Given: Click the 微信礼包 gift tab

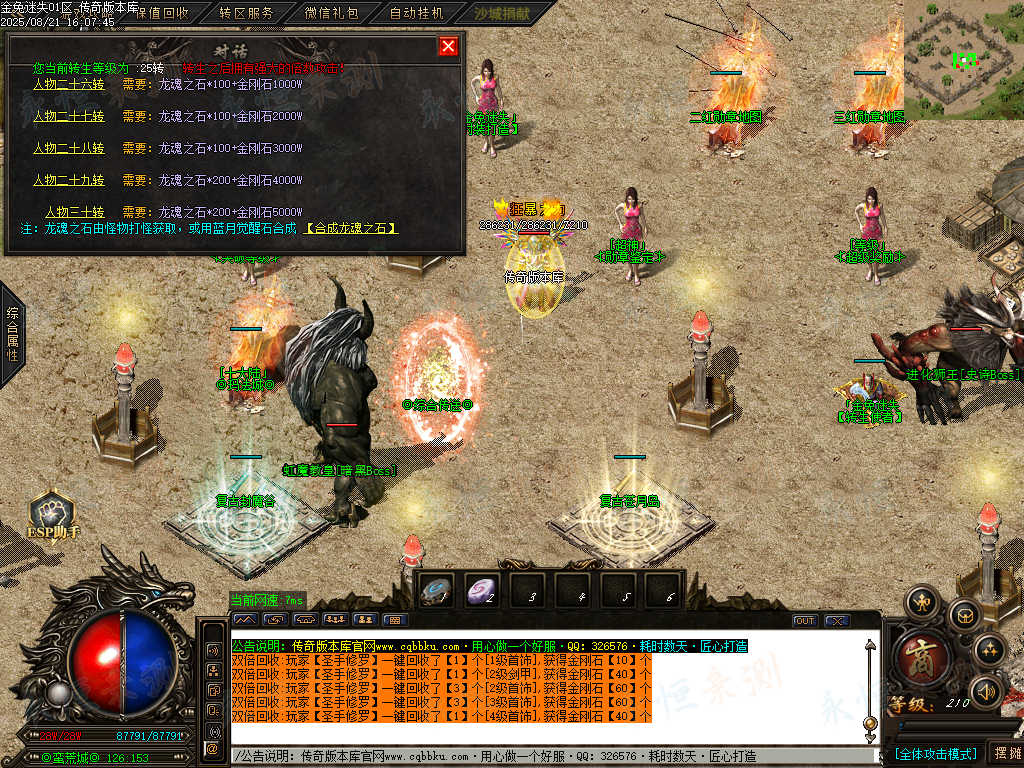Looking at the screenshot, I should pos(331,13).
